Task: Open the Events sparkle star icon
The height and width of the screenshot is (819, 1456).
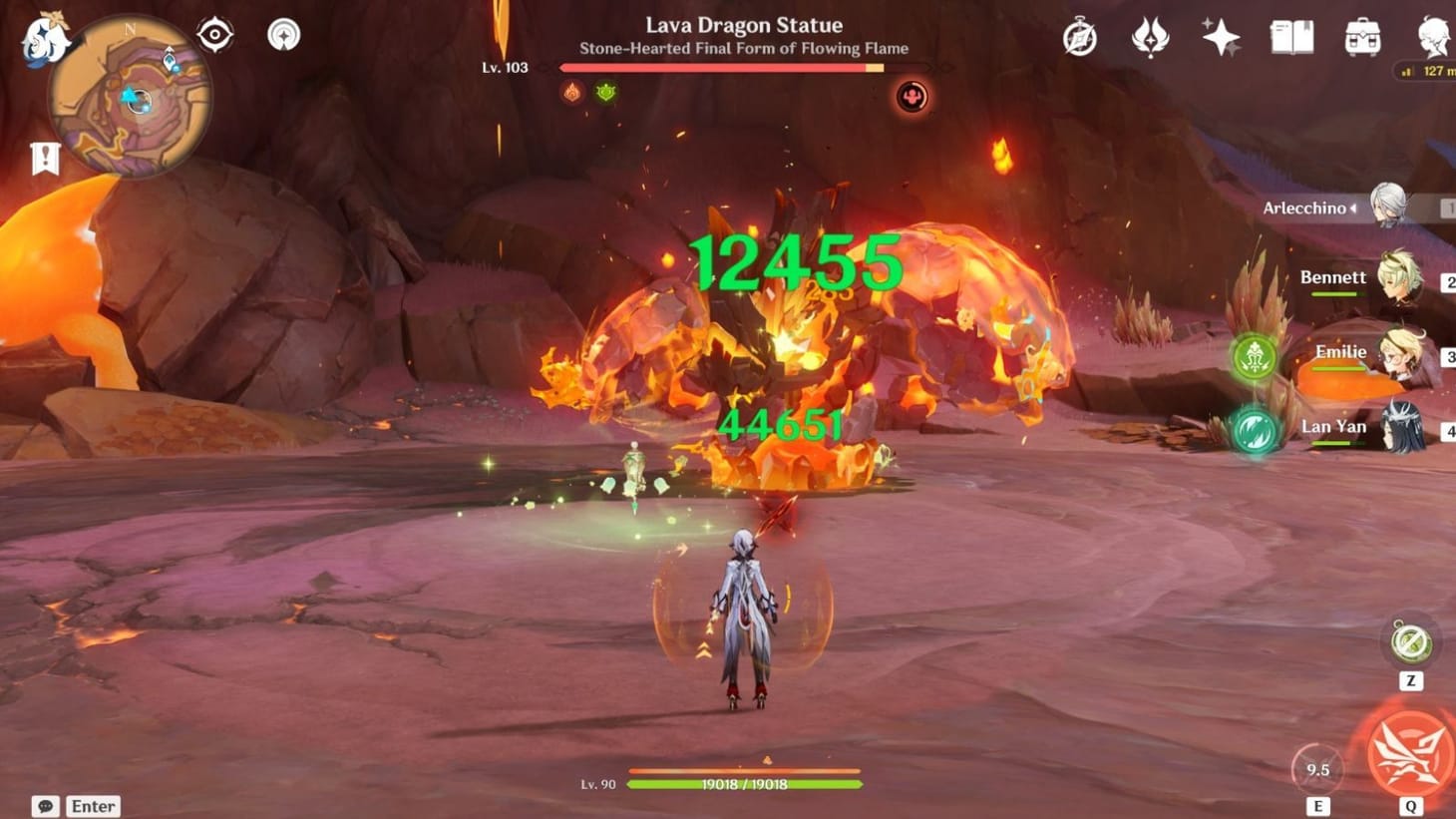Action: 1220,38
